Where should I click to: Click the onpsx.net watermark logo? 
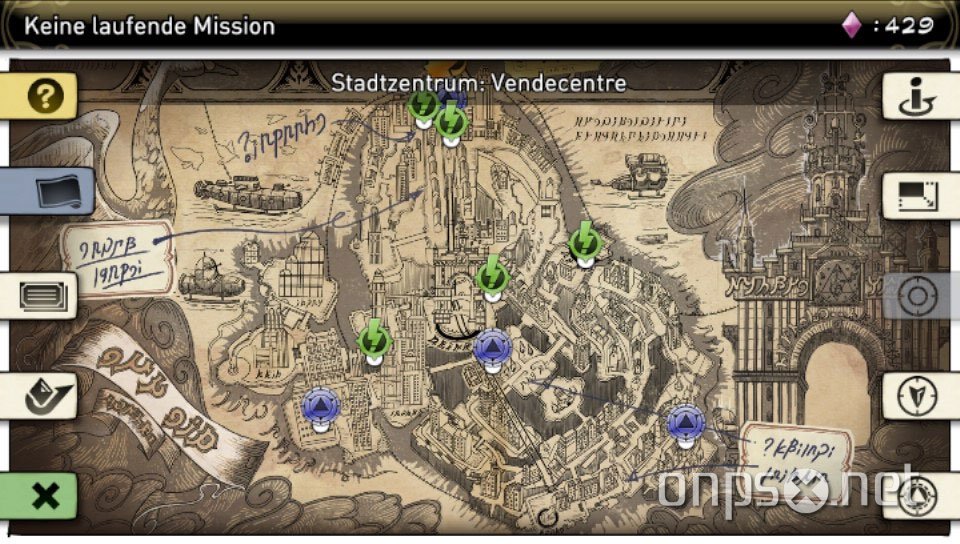(x=790, y=490)
